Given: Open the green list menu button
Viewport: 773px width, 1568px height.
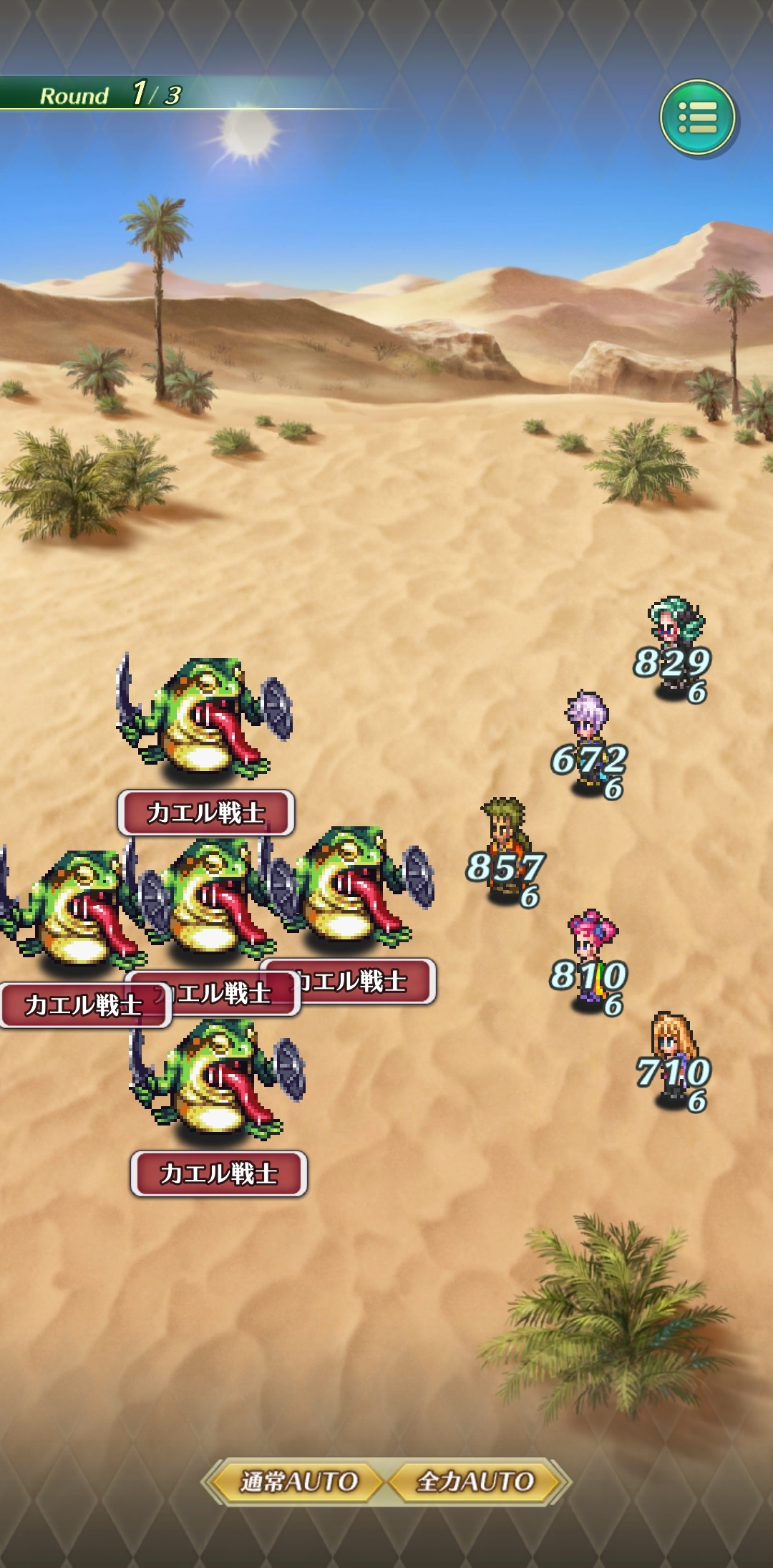Looking at the screenshot, I should point(697,117).
